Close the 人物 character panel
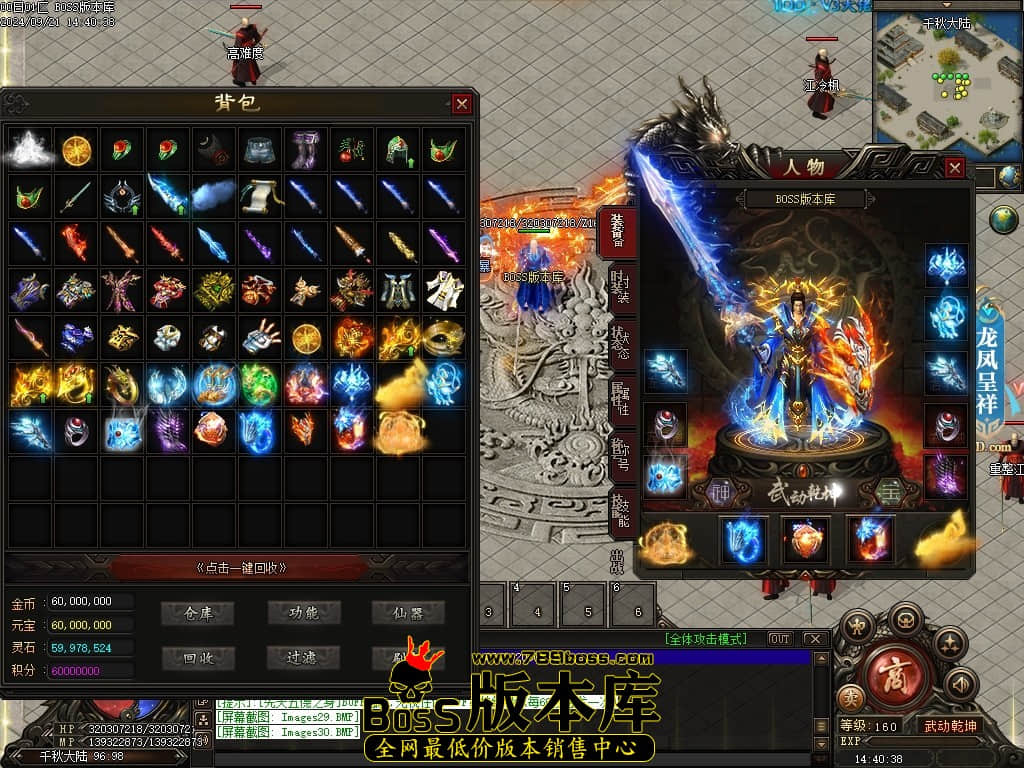The image size is (1024, 768). pos(954,168)
